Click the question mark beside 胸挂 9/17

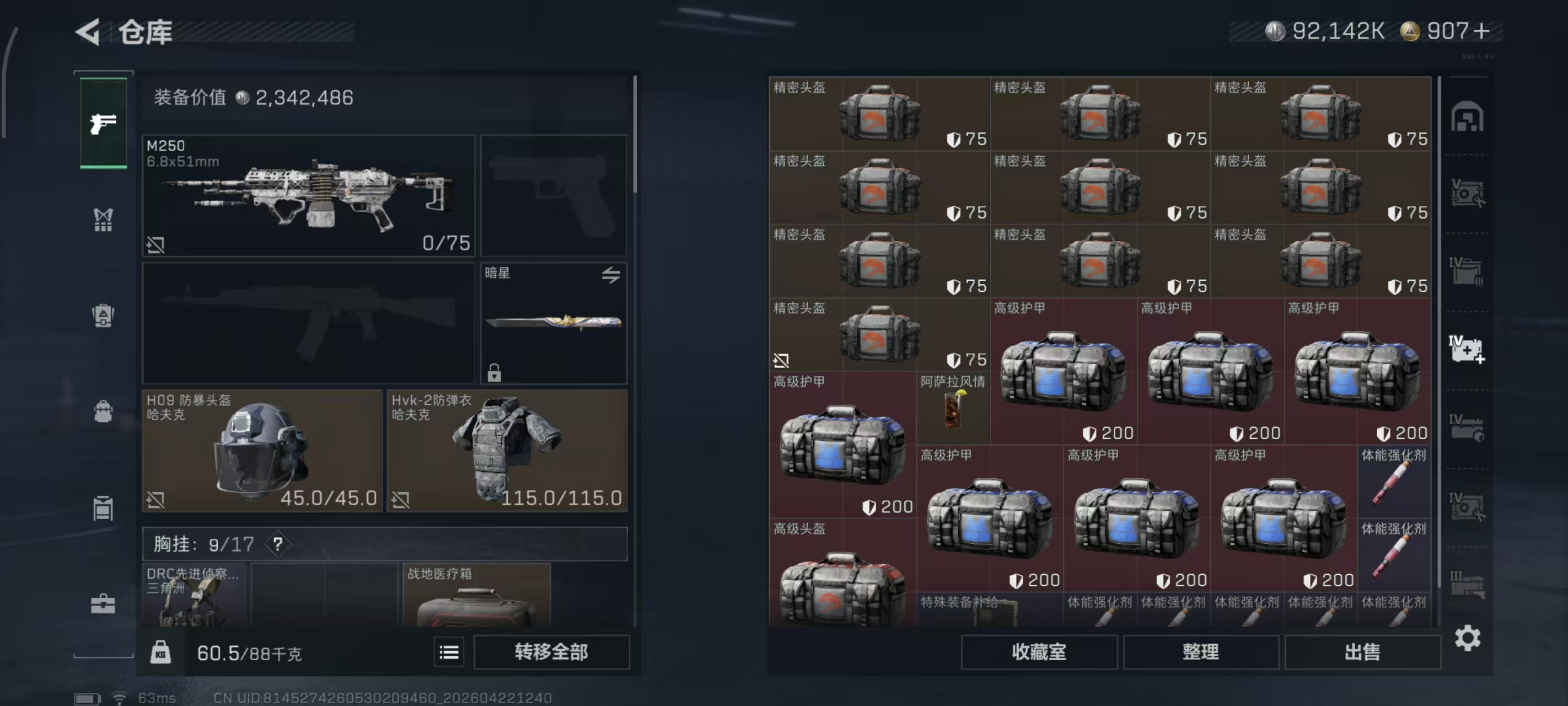279,544
